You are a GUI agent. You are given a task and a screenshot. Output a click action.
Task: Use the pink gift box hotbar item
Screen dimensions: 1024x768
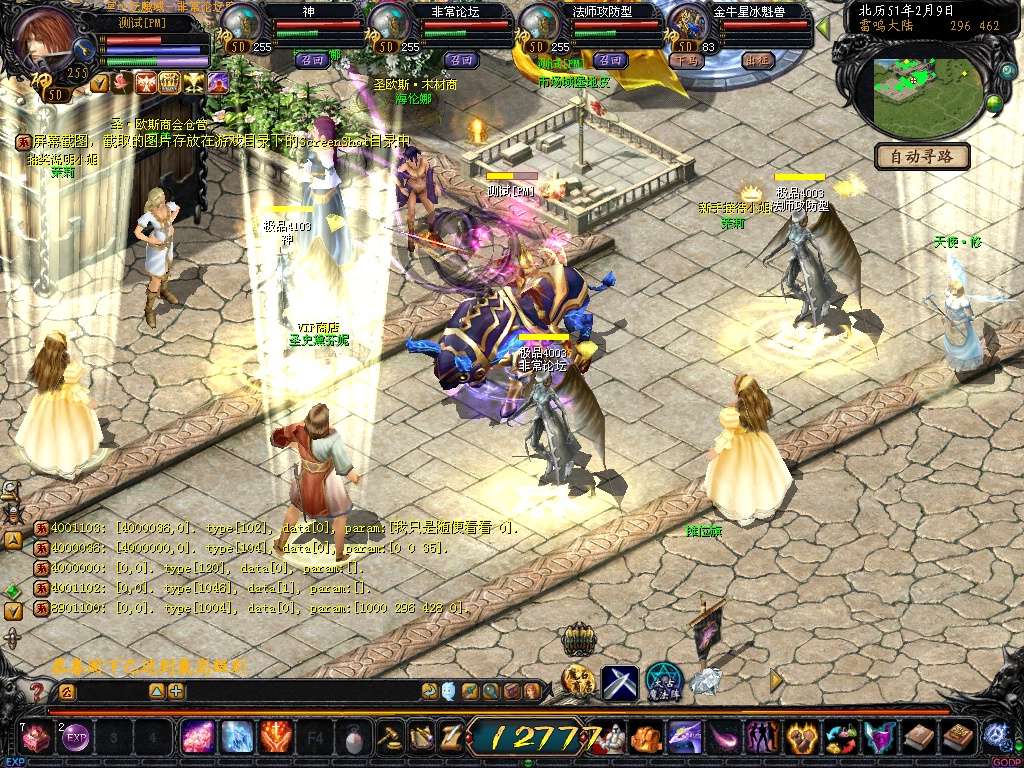(x=37, y=738)
